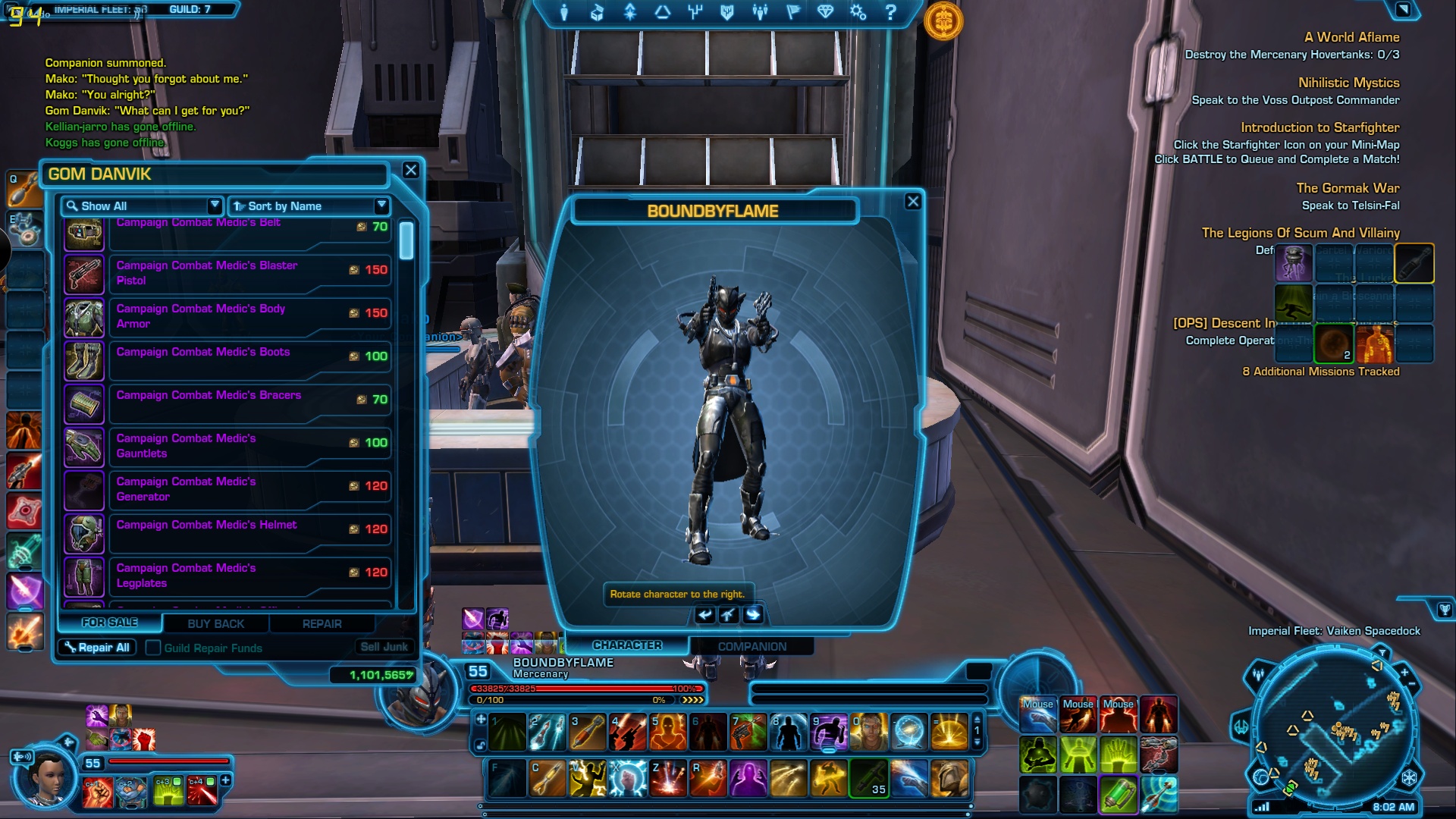The width and height of the screenshot is (1456, 819).
Task: Close the Gom Danvik vendor window
Action: click(x=410, y=171)
